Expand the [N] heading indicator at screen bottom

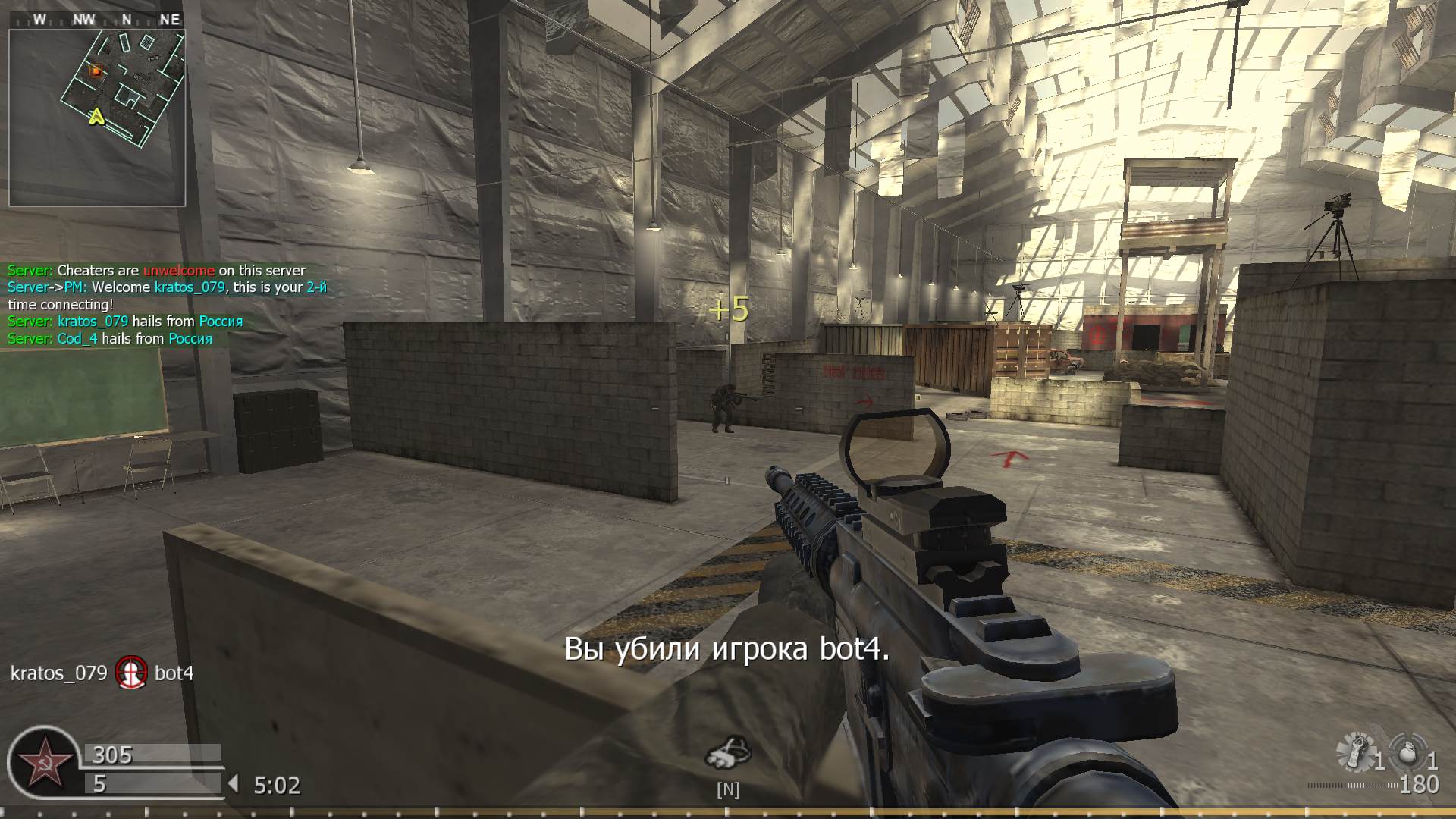tap(728, 789)
